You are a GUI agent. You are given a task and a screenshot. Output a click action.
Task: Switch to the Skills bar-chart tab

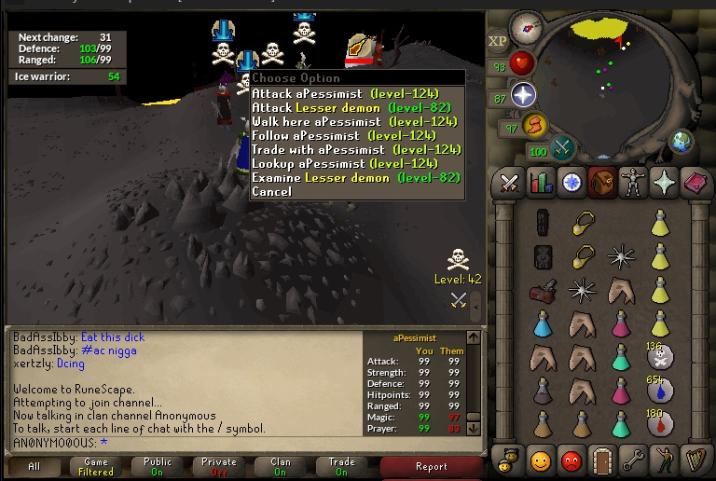pyautogui.click(x=540, y=182)
